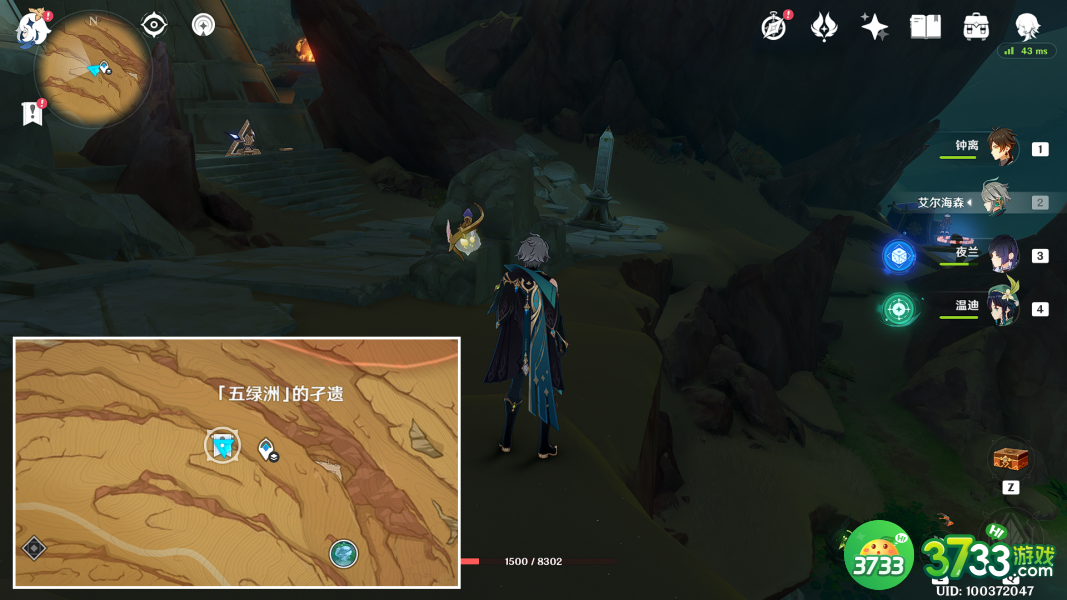The height and width of the screenshot is (600, 1067).
Task: Open the backpack inventory
Action: click(x=976, y=27)
